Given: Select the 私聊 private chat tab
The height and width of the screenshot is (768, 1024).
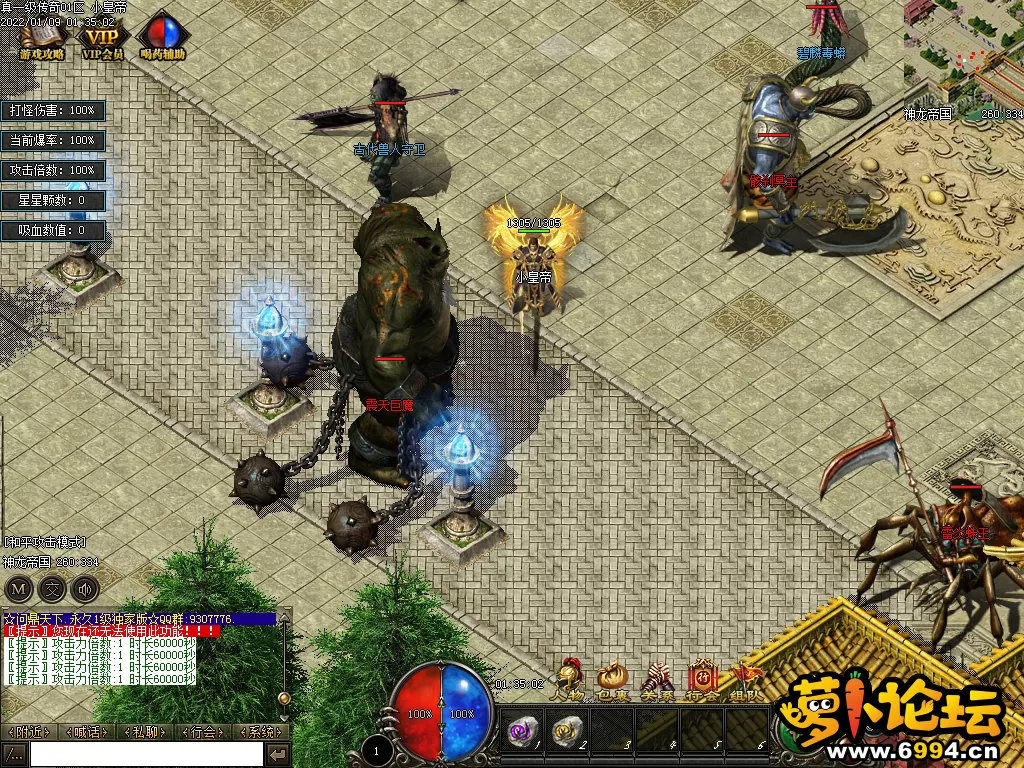Looking at the screenshot, I should (x=145, y=732).
